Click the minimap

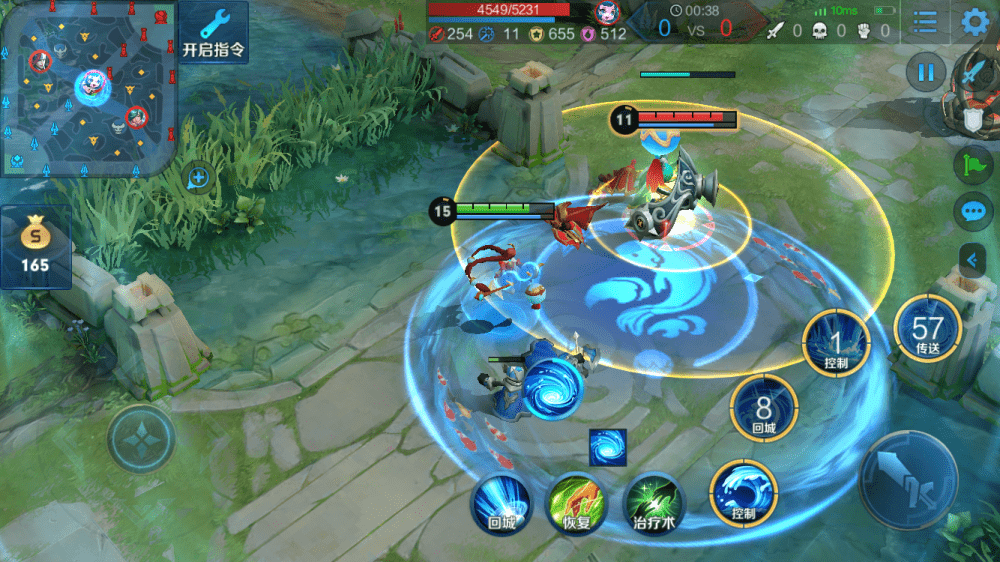[x=88, y=88]
